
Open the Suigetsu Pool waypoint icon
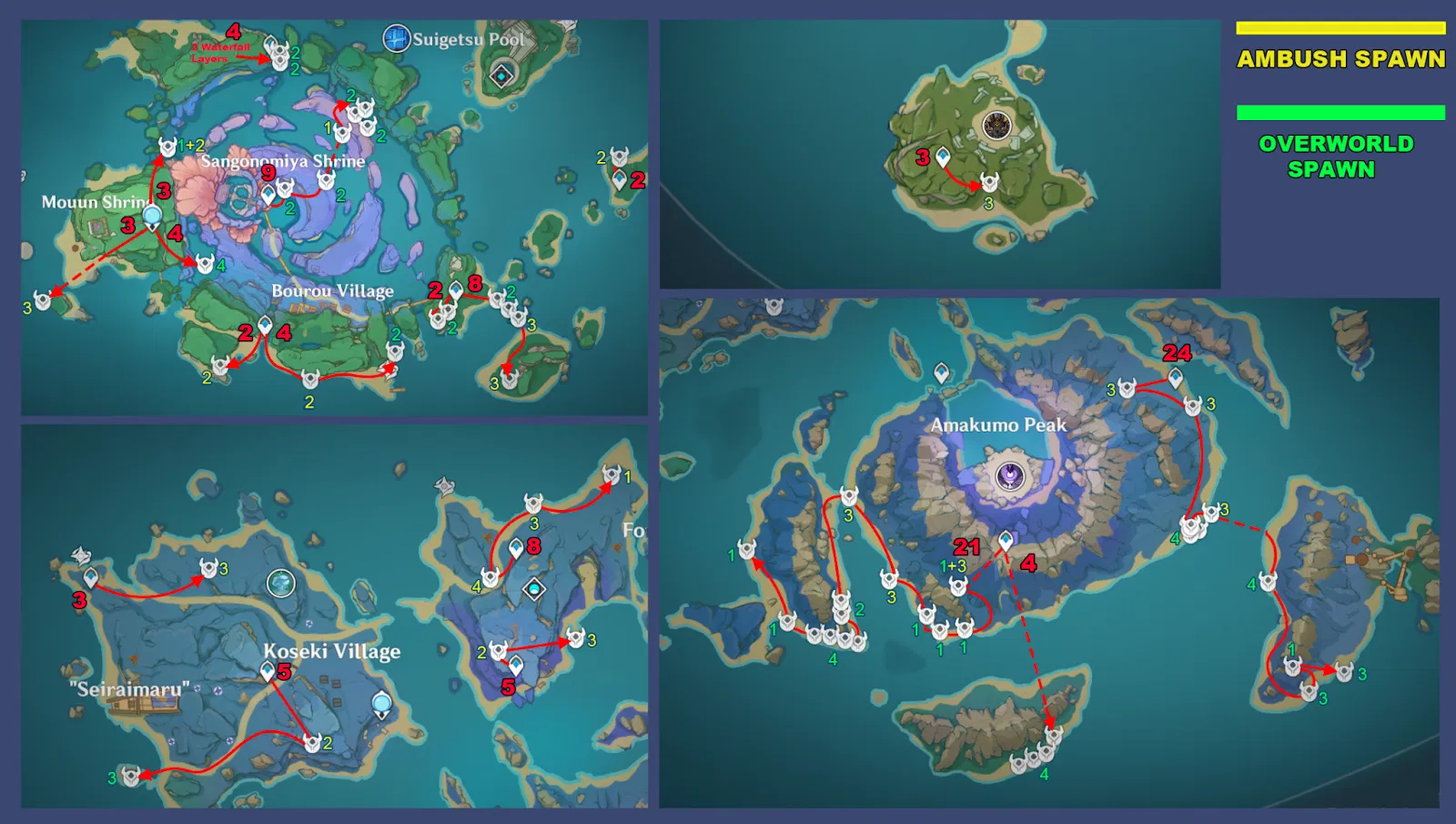(x=396, y=36)
